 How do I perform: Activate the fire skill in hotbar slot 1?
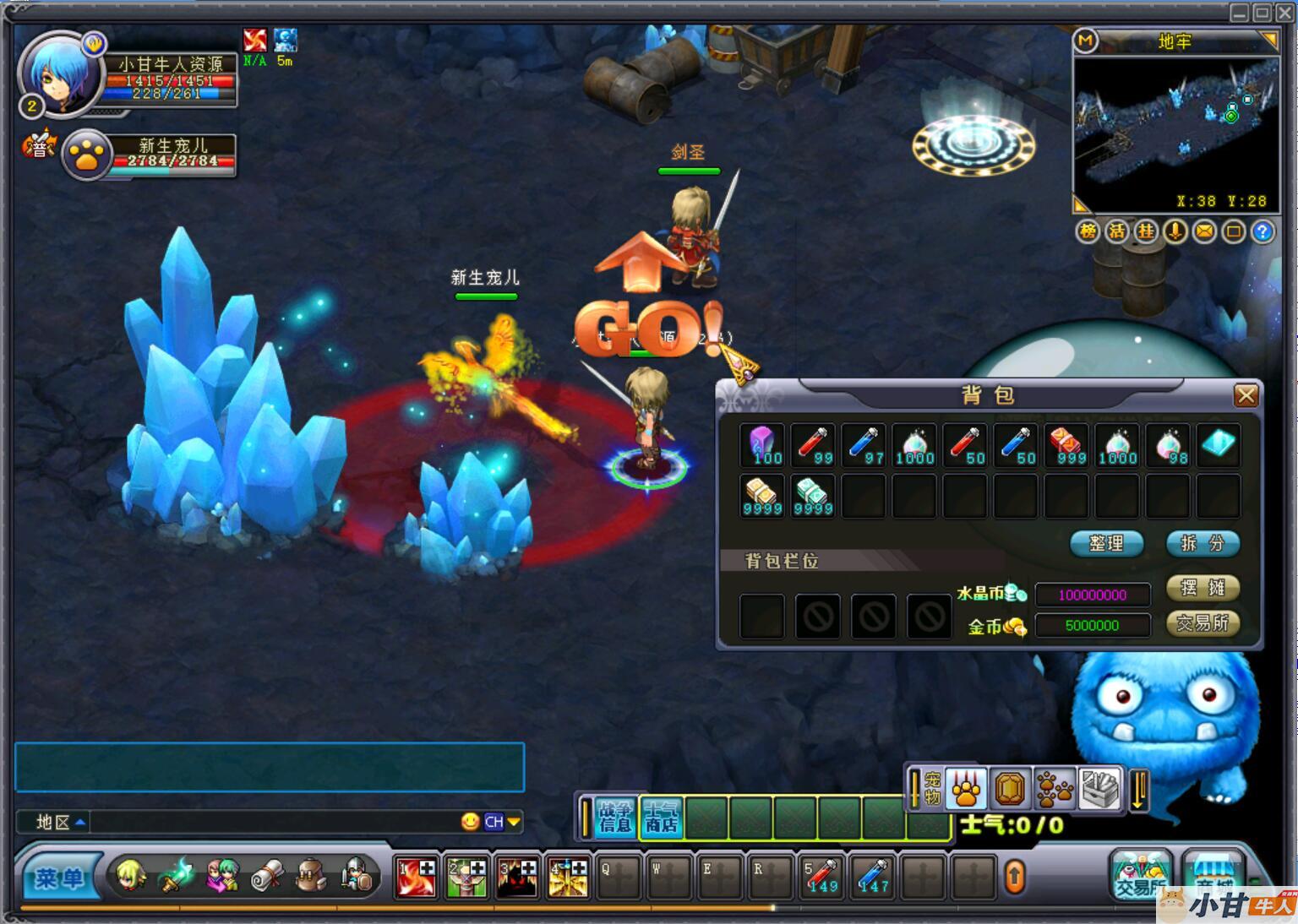[417, 878]
